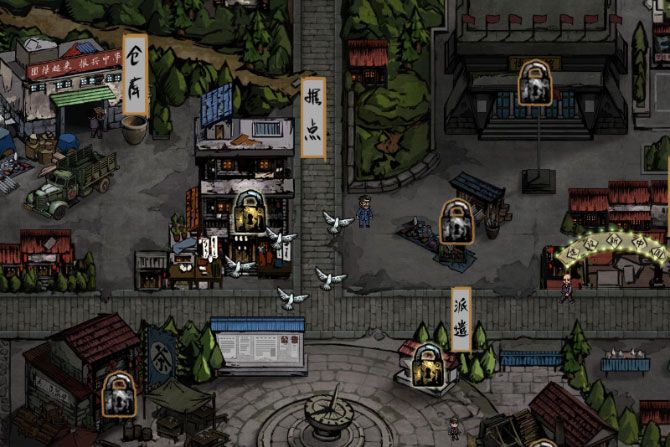
Task: Tap the lock on the tall shop building
Action: pyautogui.click(x=248, y=212)
